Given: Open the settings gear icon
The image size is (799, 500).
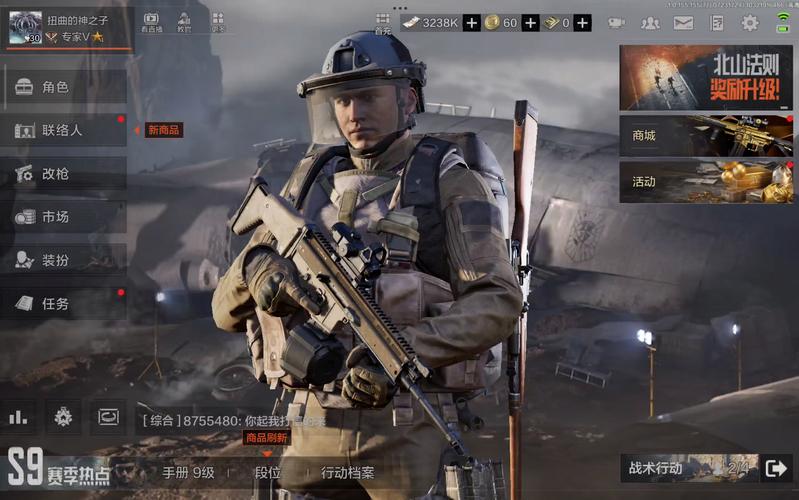Looking at the screenshot, I should 749,23.
